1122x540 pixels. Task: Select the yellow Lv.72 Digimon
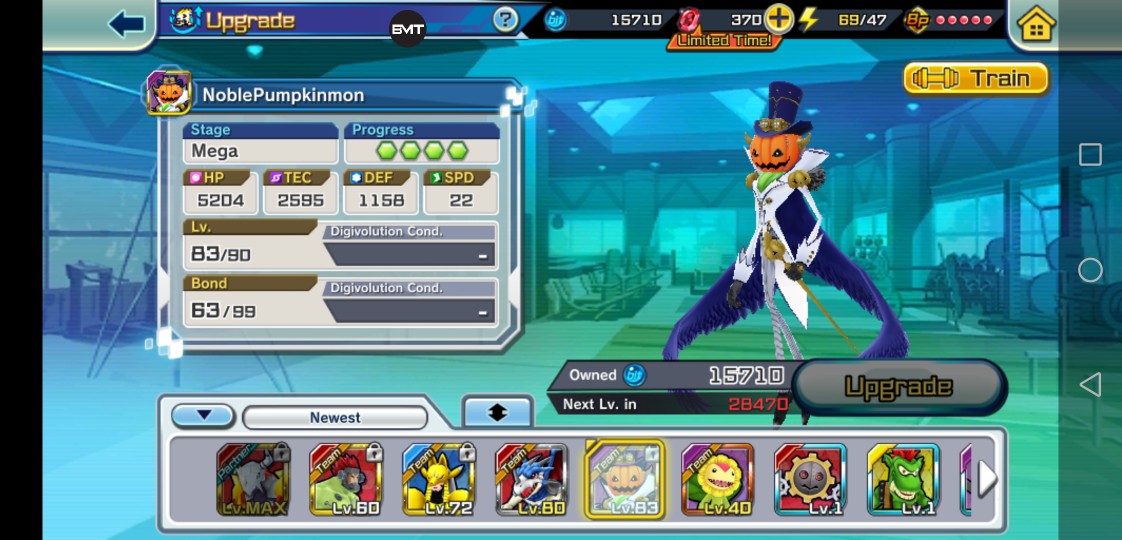[438, 480]
